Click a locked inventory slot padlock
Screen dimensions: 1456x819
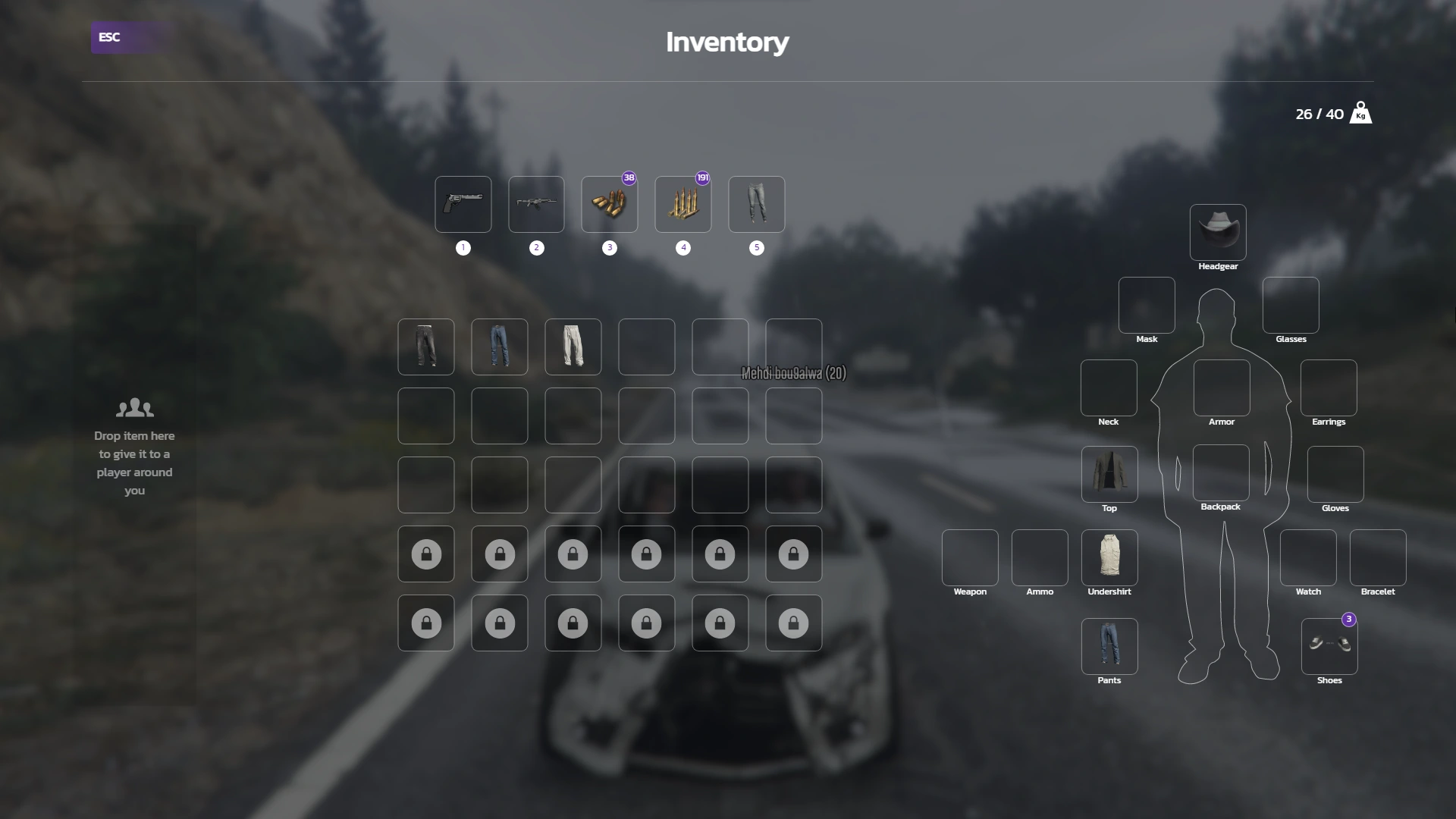point(425,554)
